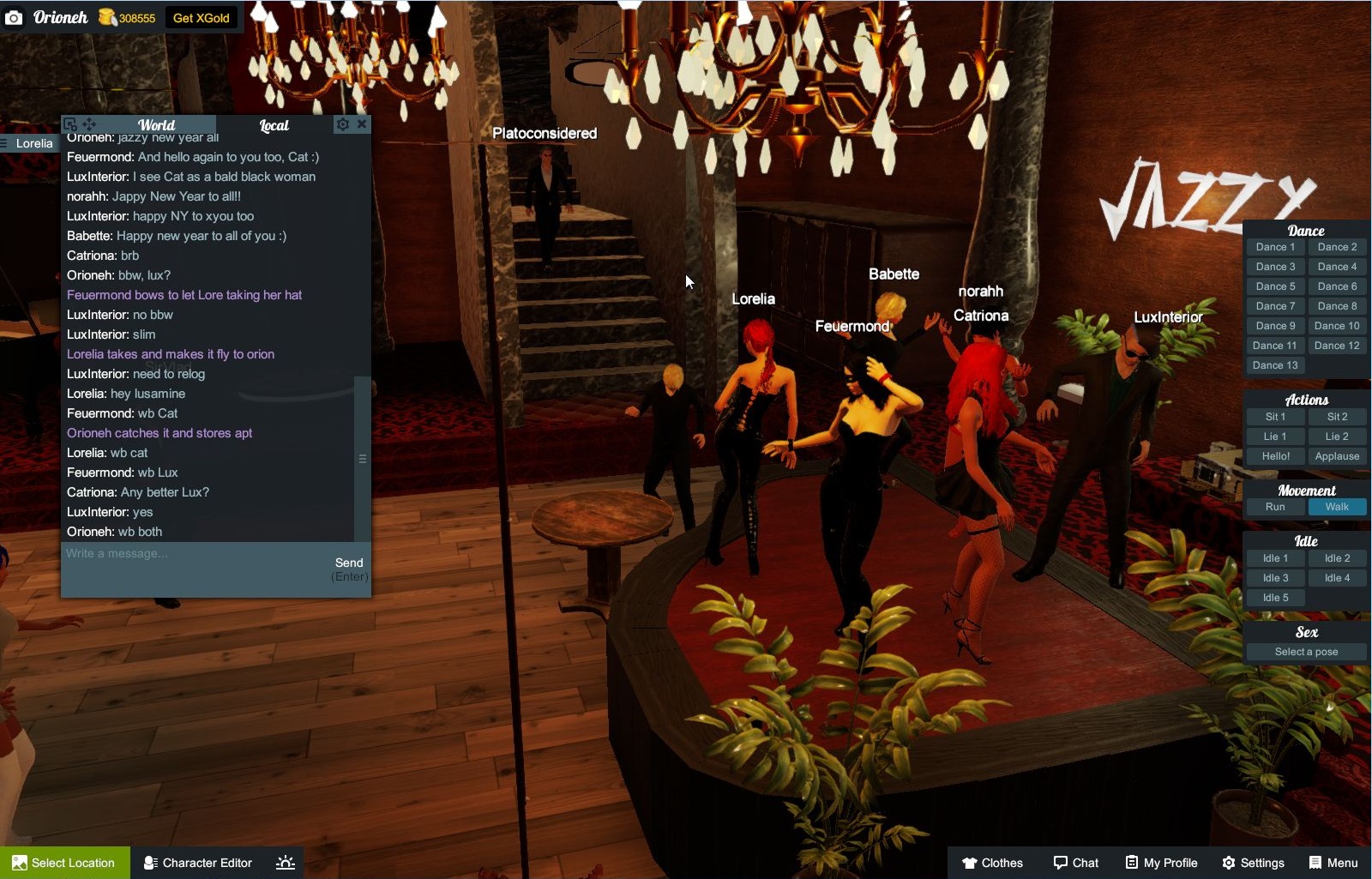1372x879 pixels.
Task: Start Dance 5 animation
Action: 1274,286
